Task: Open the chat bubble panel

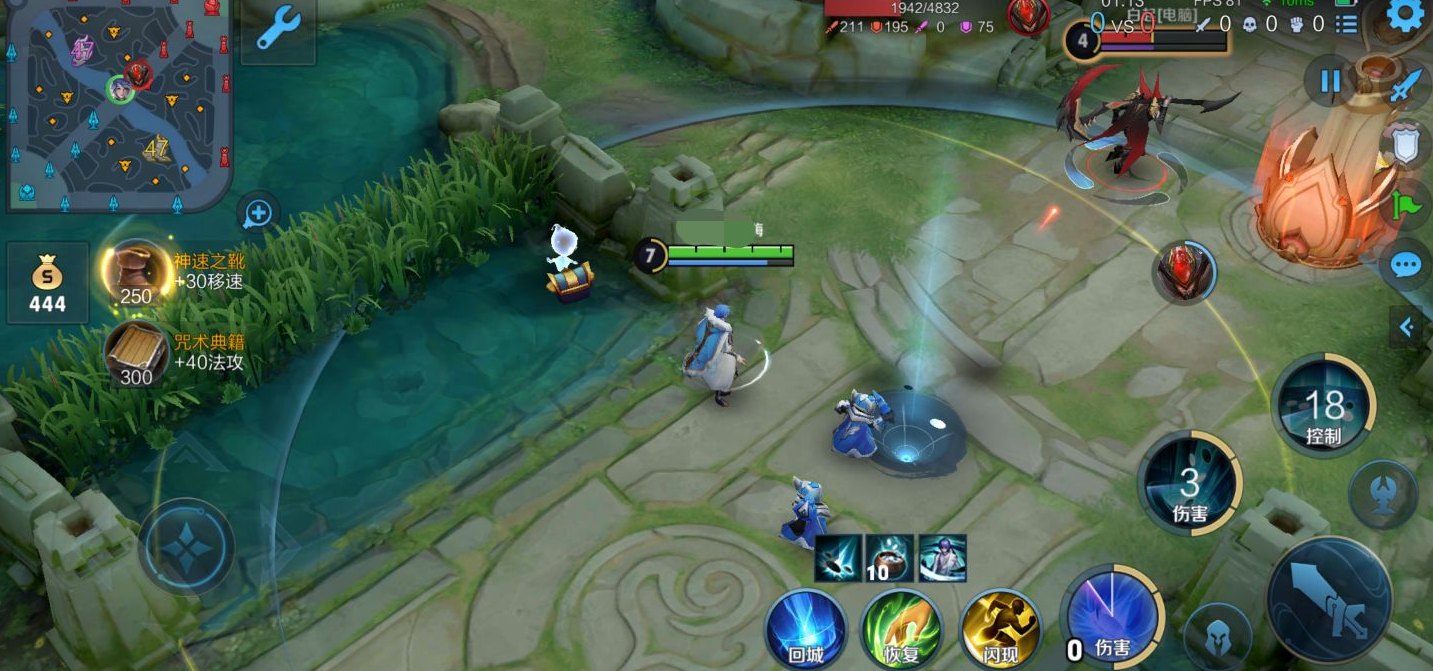Action: click(x=1406, y=265)
